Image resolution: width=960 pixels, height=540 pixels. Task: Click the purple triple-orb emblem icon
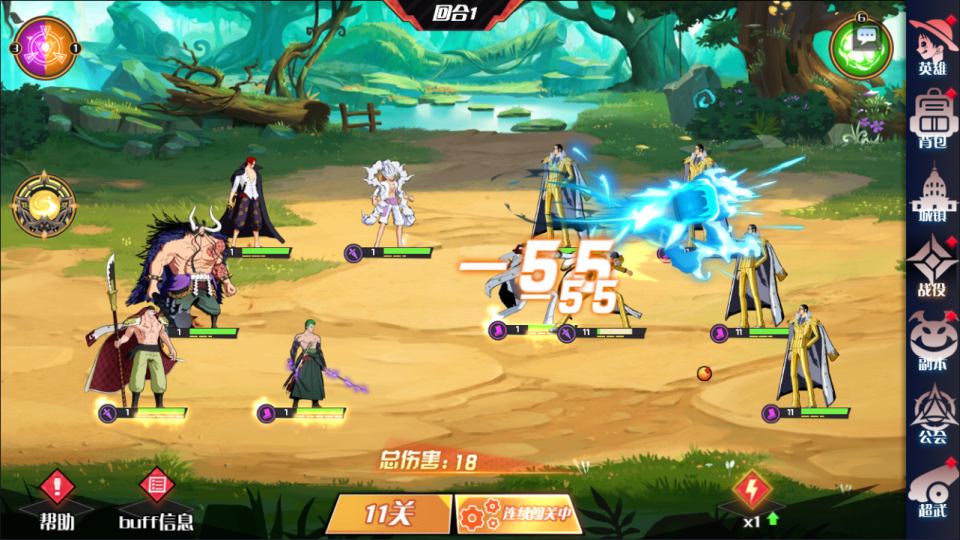point(45,48)
